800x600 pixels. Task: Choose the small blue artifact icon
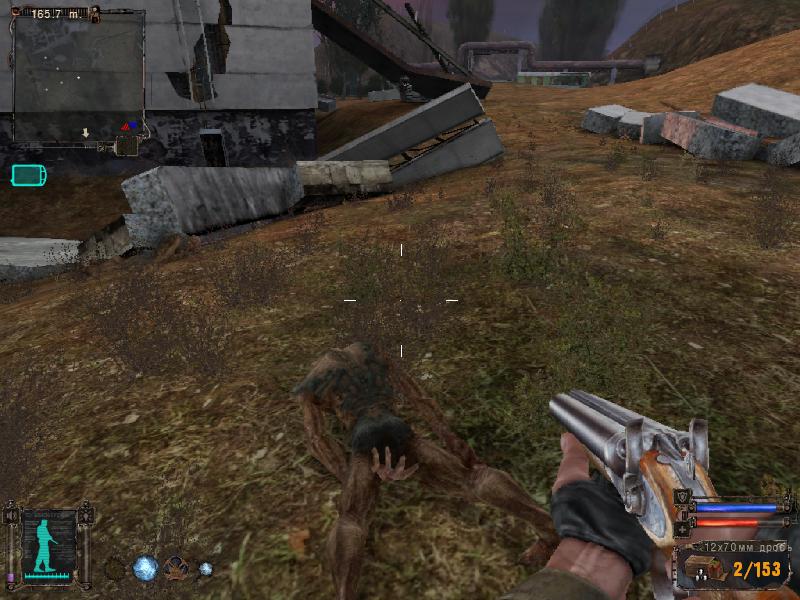coord(205,569)
